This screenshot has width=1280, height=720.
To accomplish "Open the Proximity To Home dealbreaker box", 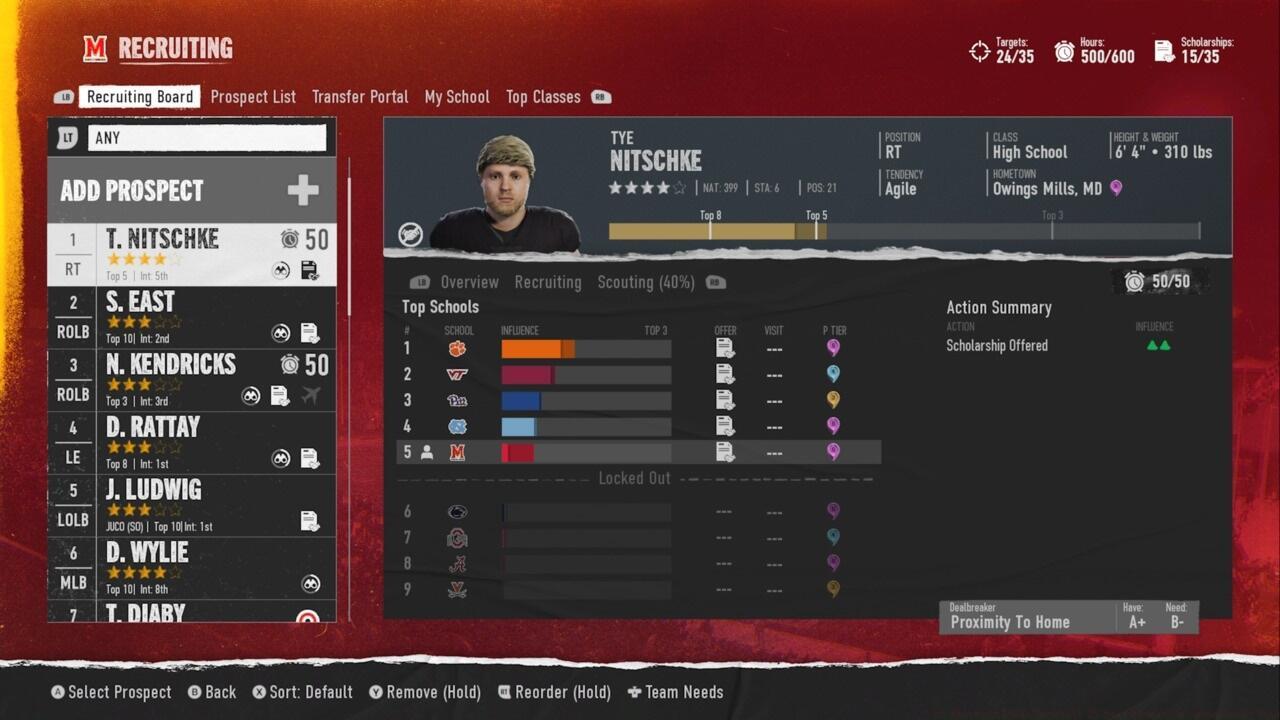I will 1068,617.
